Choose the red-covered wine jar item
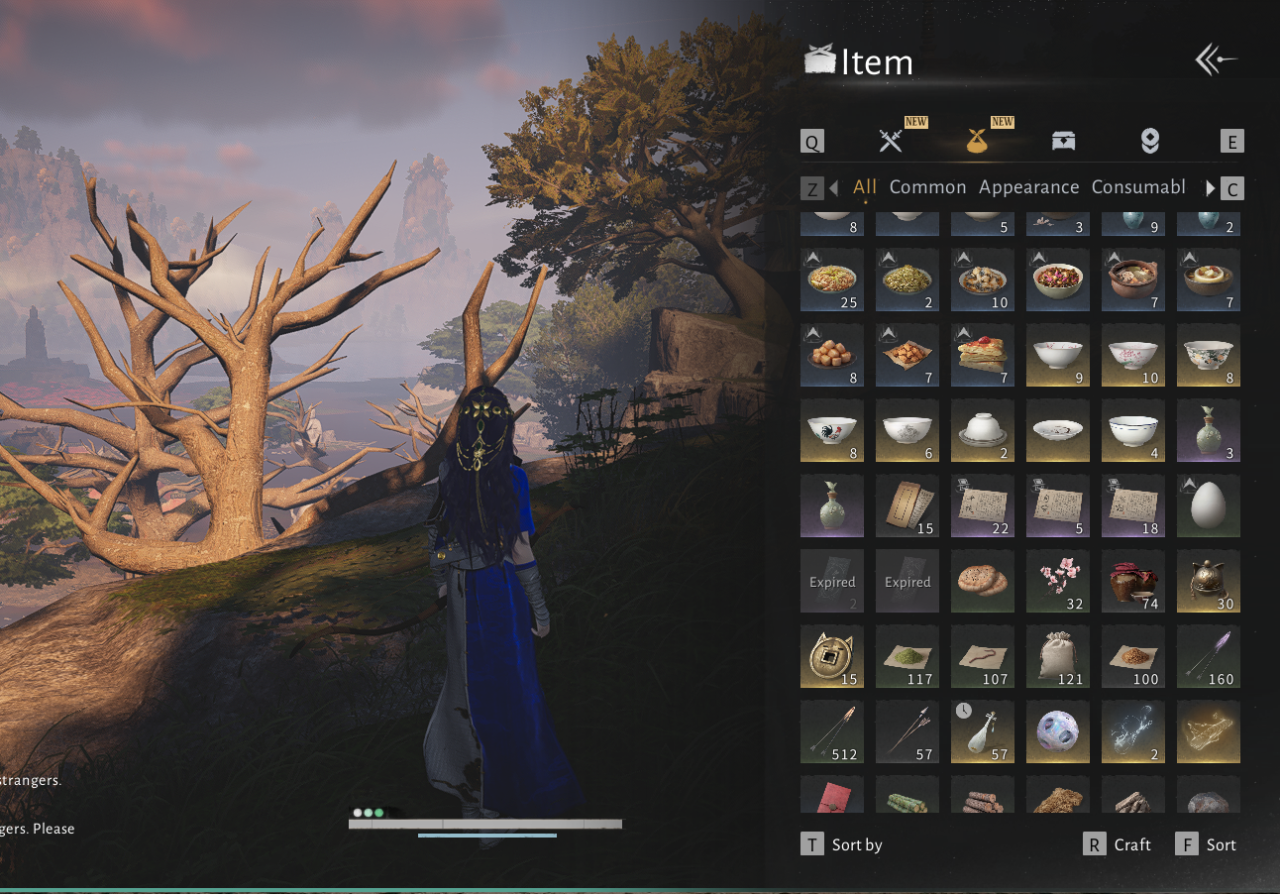This screenshot has width=1280, height=894. tap(1133, 581)
